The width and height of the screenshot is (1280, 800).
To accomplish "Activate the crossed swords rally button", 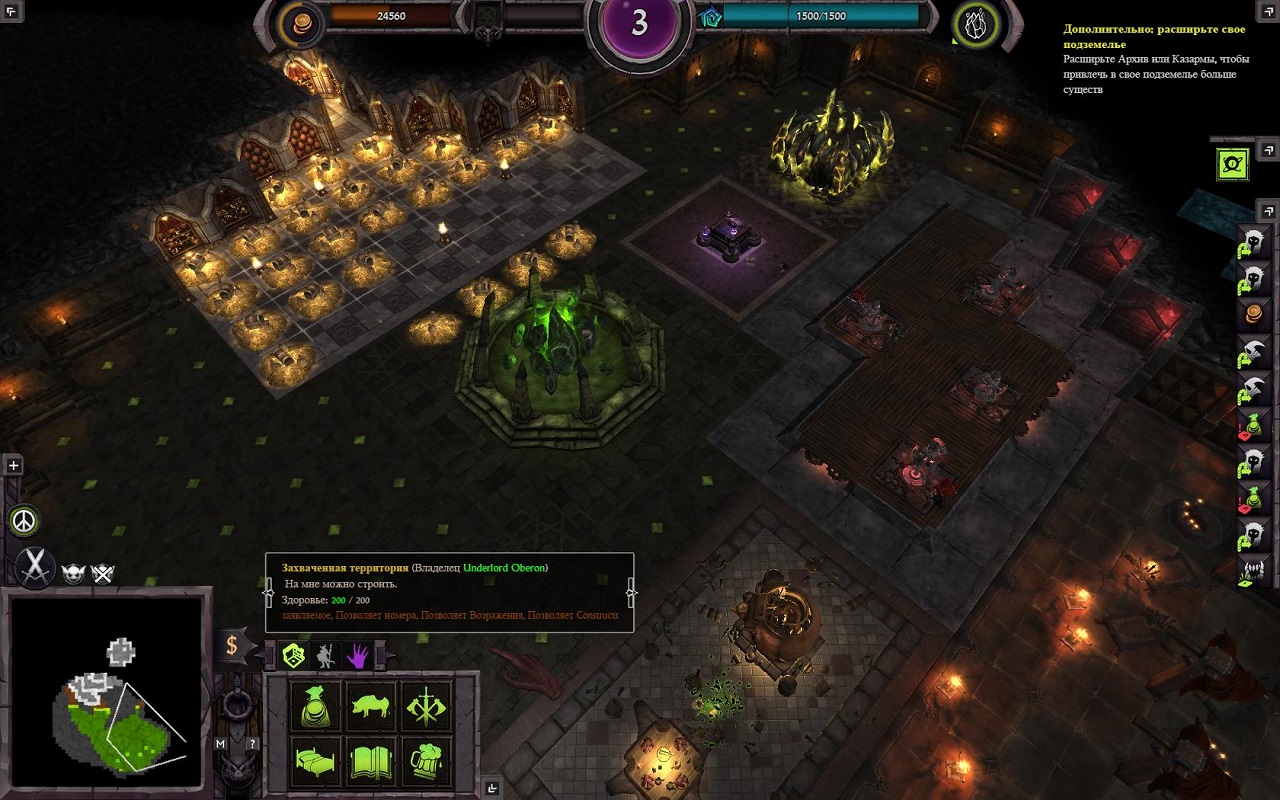I will pos(36,567).
